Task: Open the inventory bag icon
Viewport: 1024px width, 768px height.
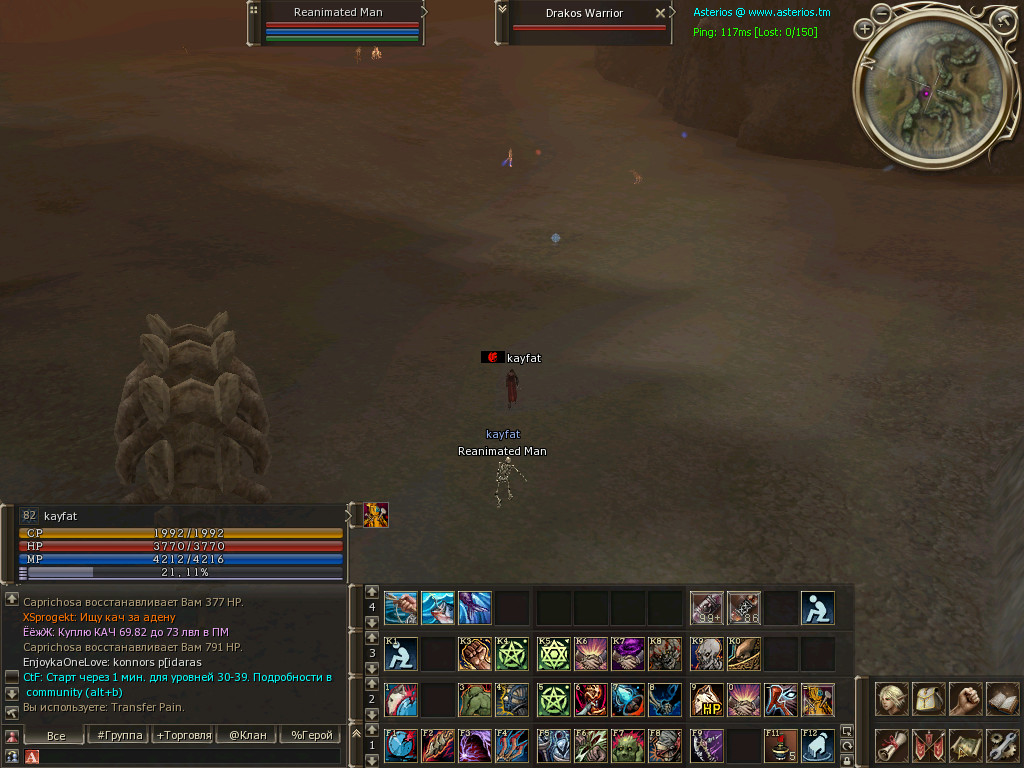Action: pos(928,698)
